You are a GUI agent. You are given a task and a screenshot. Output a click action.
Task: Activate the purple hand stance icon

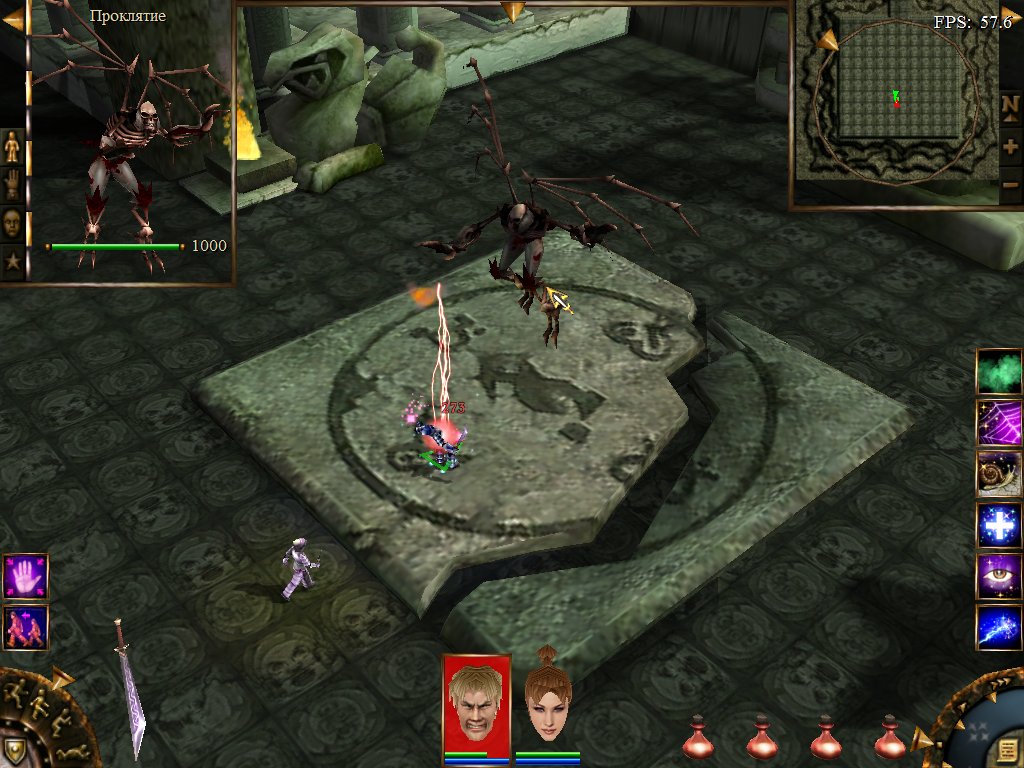point(25,576)
